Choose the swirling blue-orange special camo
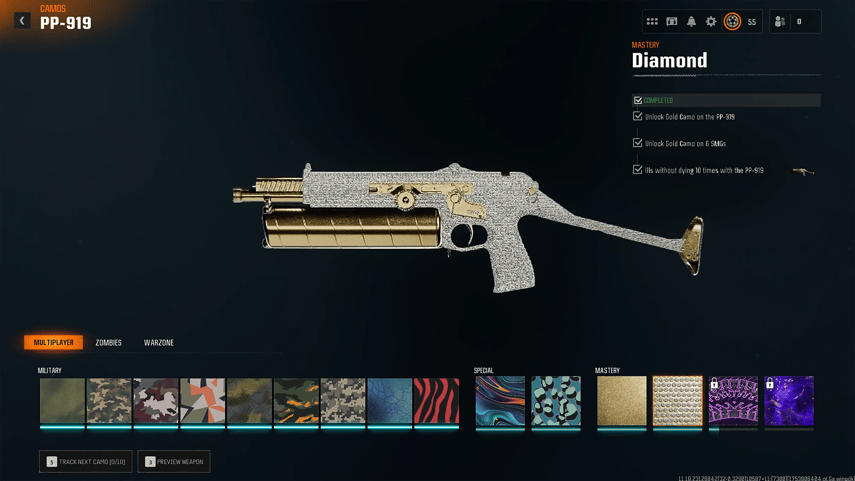The height and width of the screenshot is (481, 855). click(500, 401)
